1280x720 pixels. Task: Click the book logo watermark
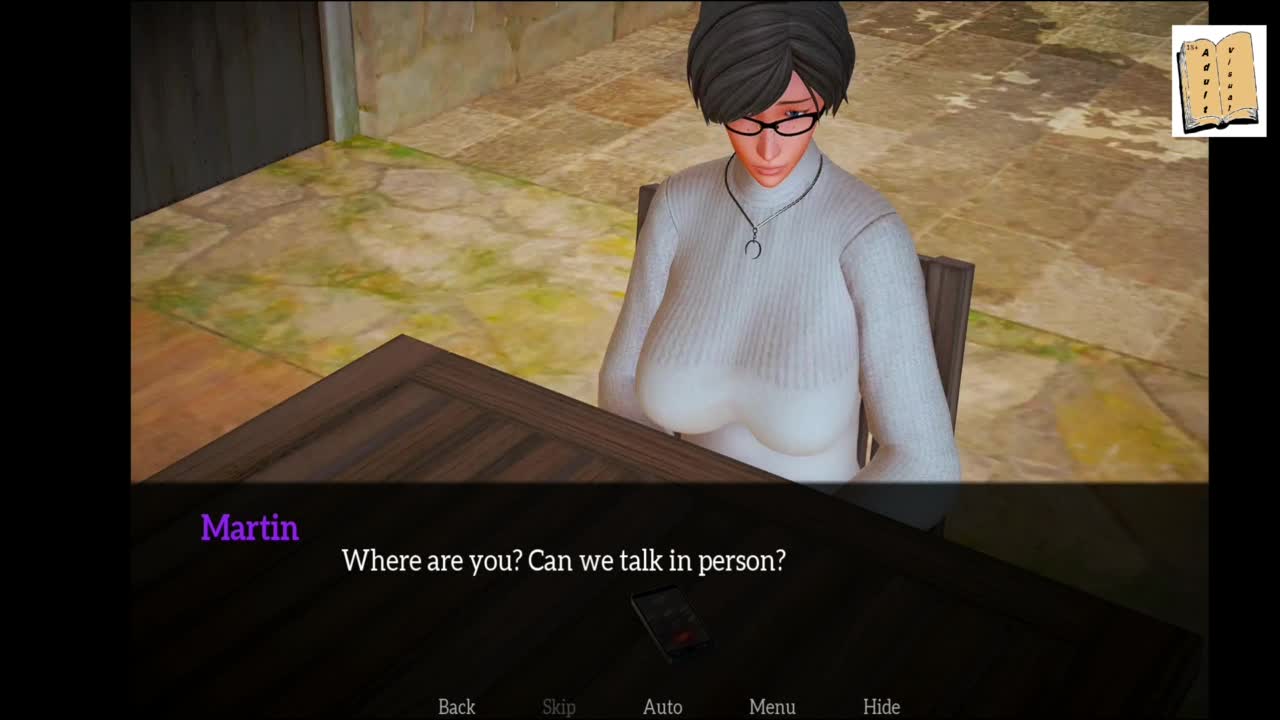pyautogui.click(x=1218, y=81)
